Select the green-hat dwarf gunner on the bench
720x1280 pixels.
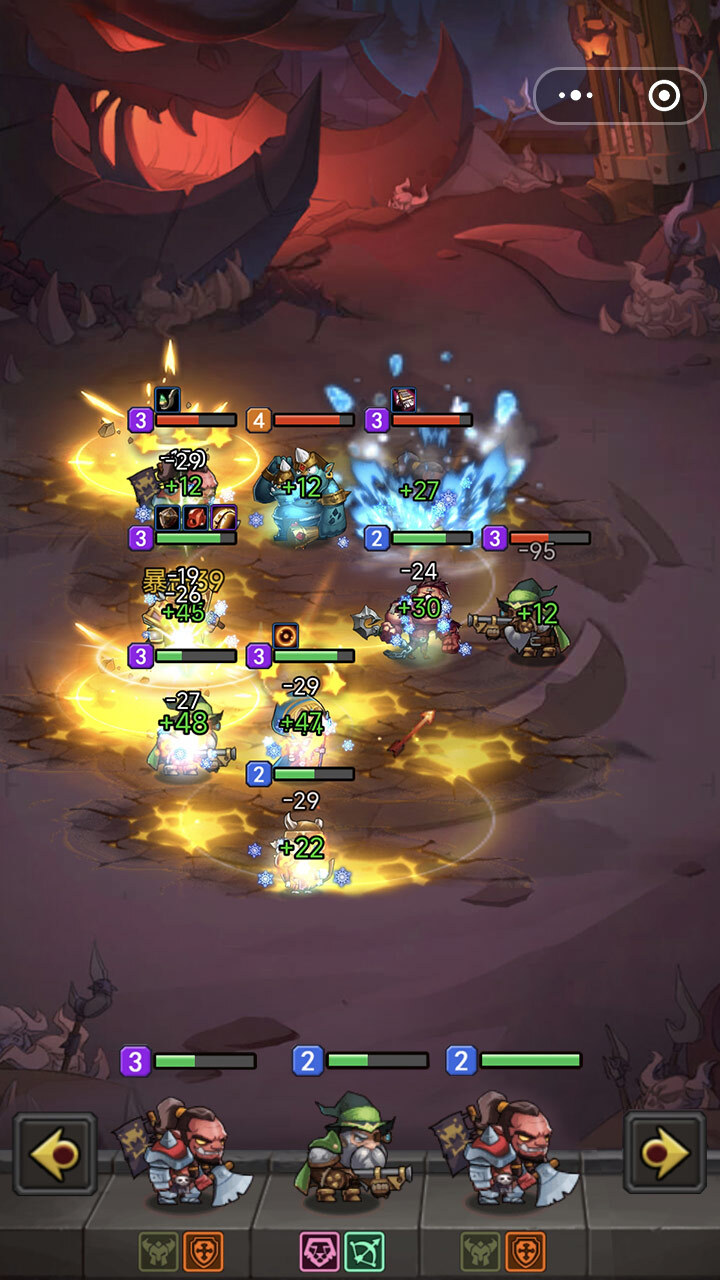[352, 1150]
